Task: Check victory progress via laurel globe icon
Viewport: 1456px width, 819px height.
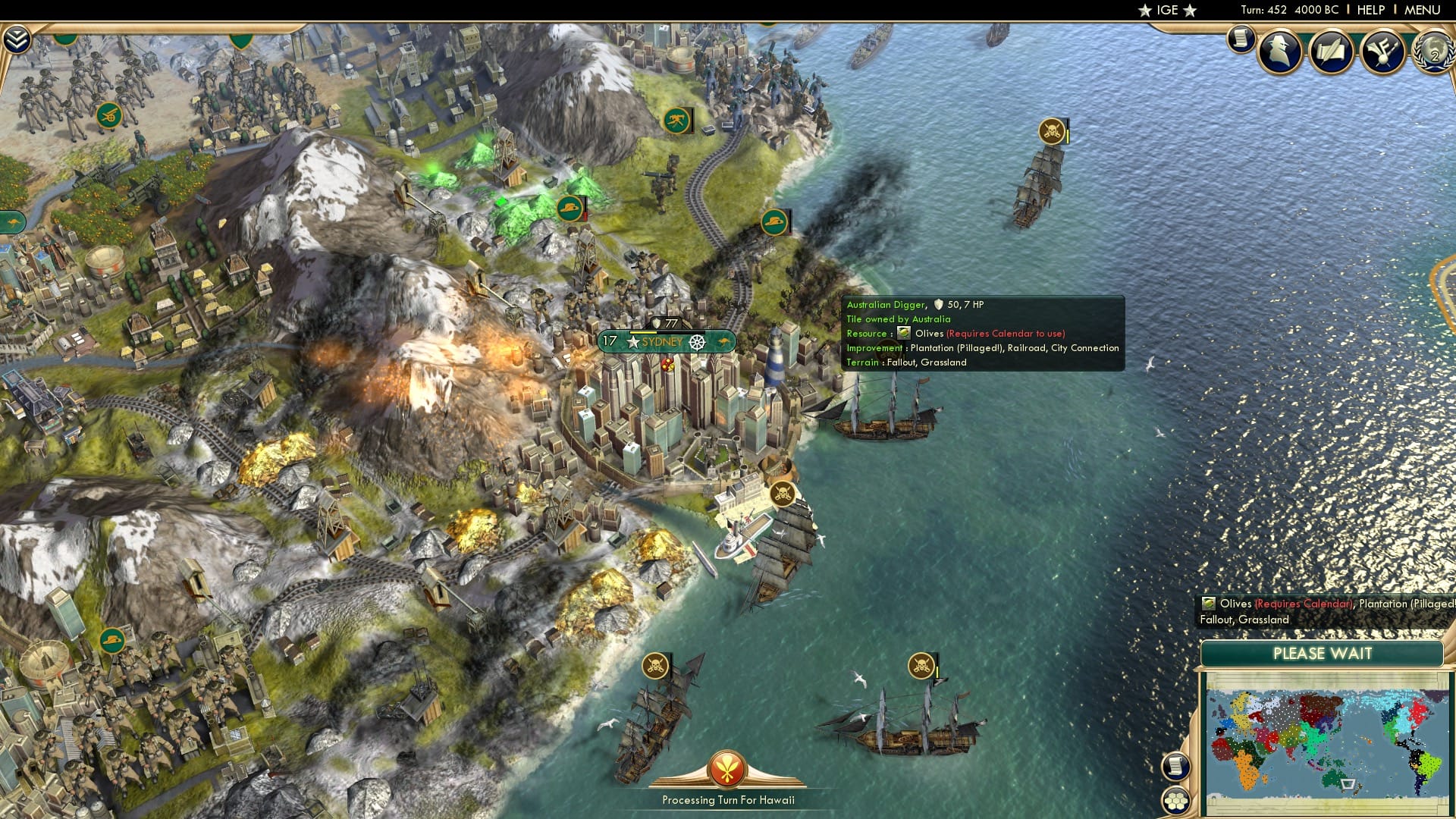Action: (x=1432, y=53)
